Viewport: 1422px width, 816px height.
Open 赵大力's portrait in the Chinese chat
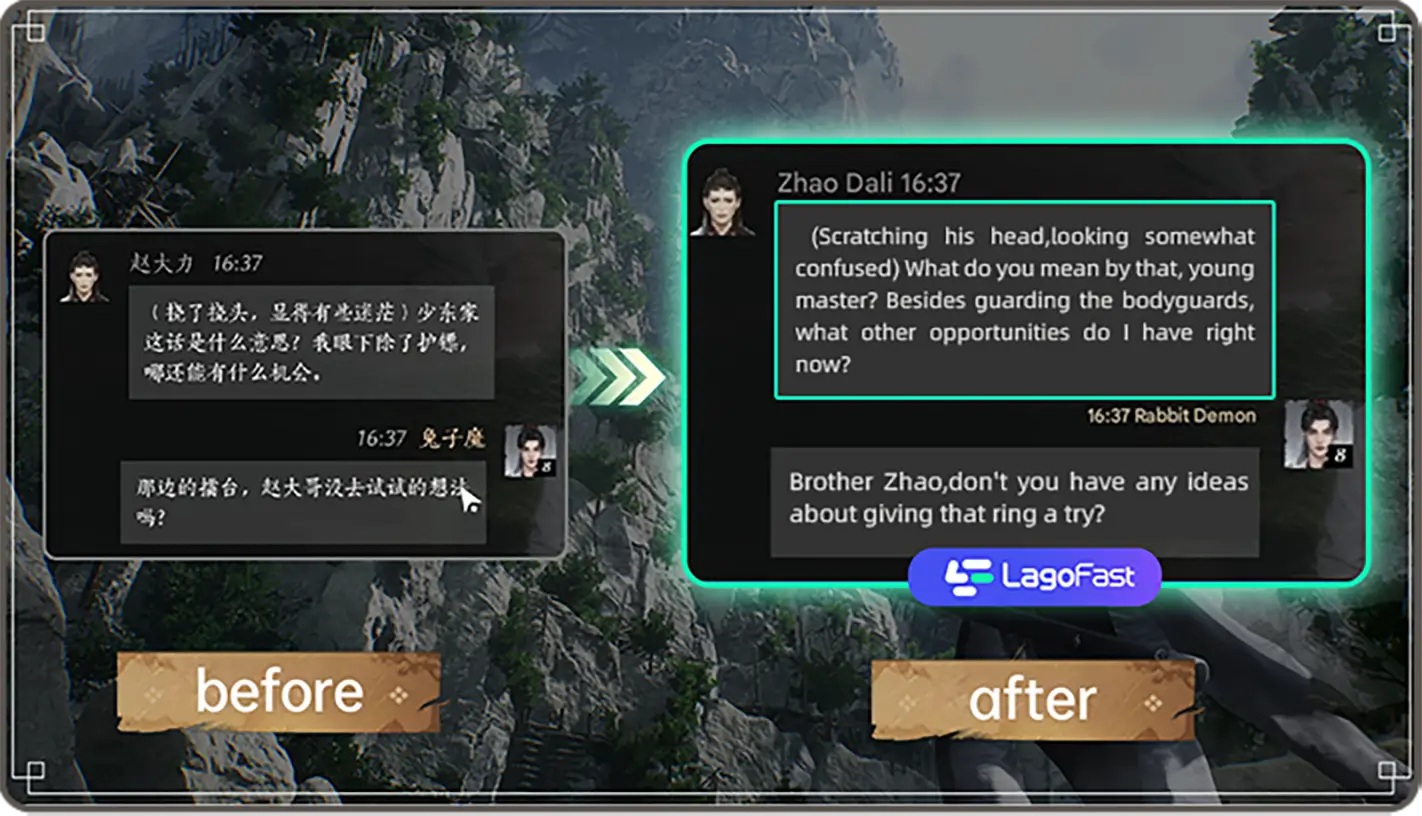tap(84, 276)
